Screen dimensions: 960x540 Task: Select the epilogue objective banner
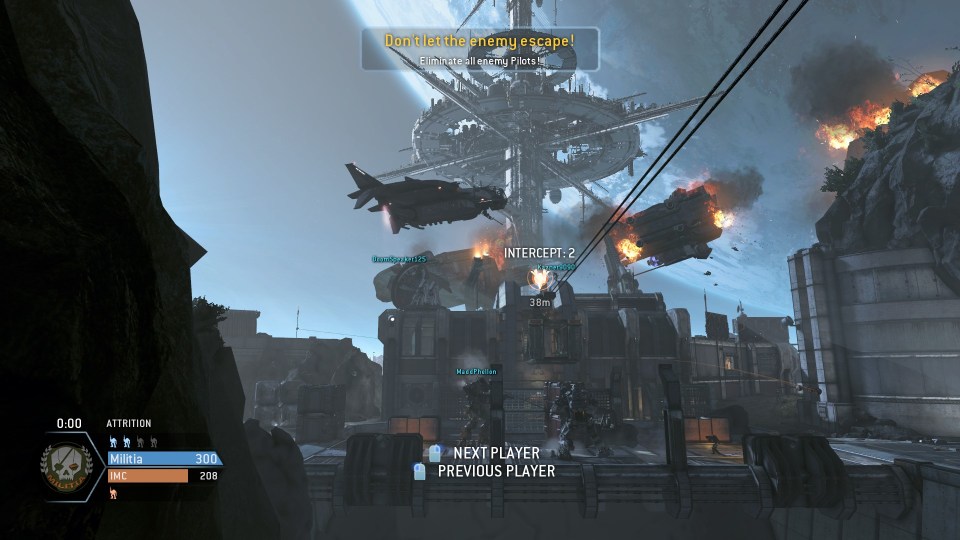(x=480, y=48)
